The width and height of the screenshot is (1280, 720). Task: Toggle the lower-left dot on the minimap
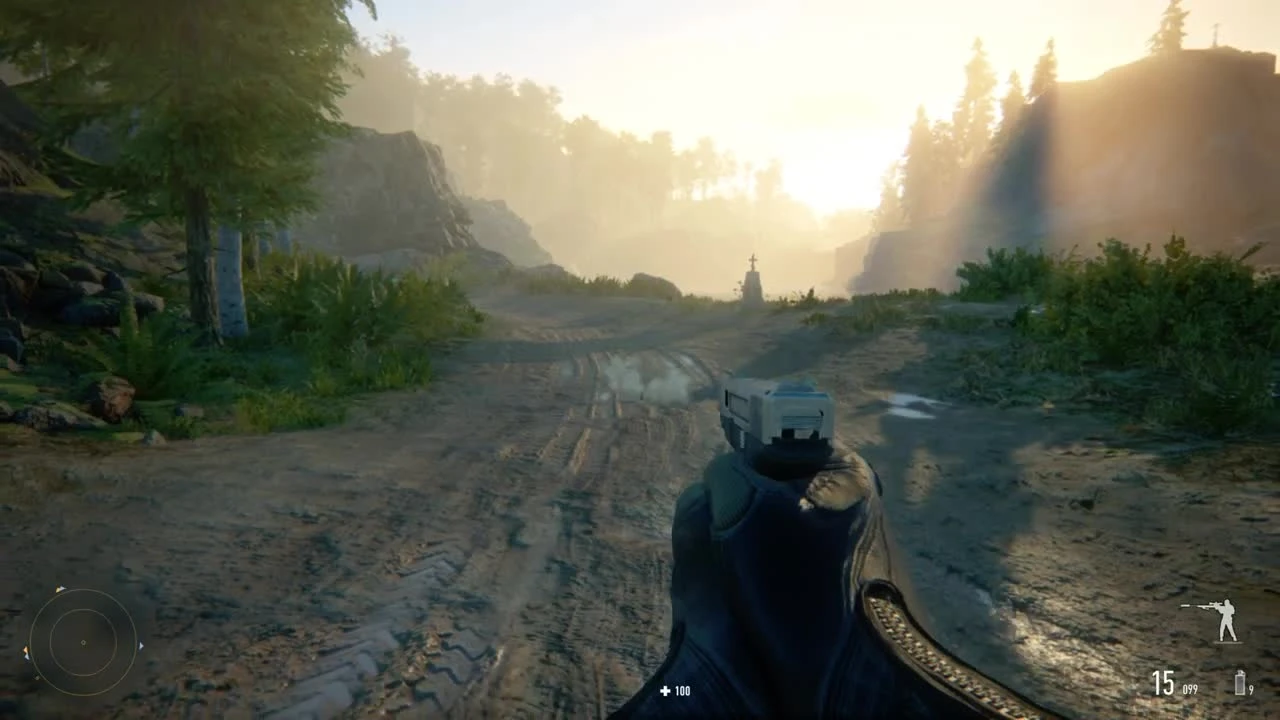pos(37,677)
